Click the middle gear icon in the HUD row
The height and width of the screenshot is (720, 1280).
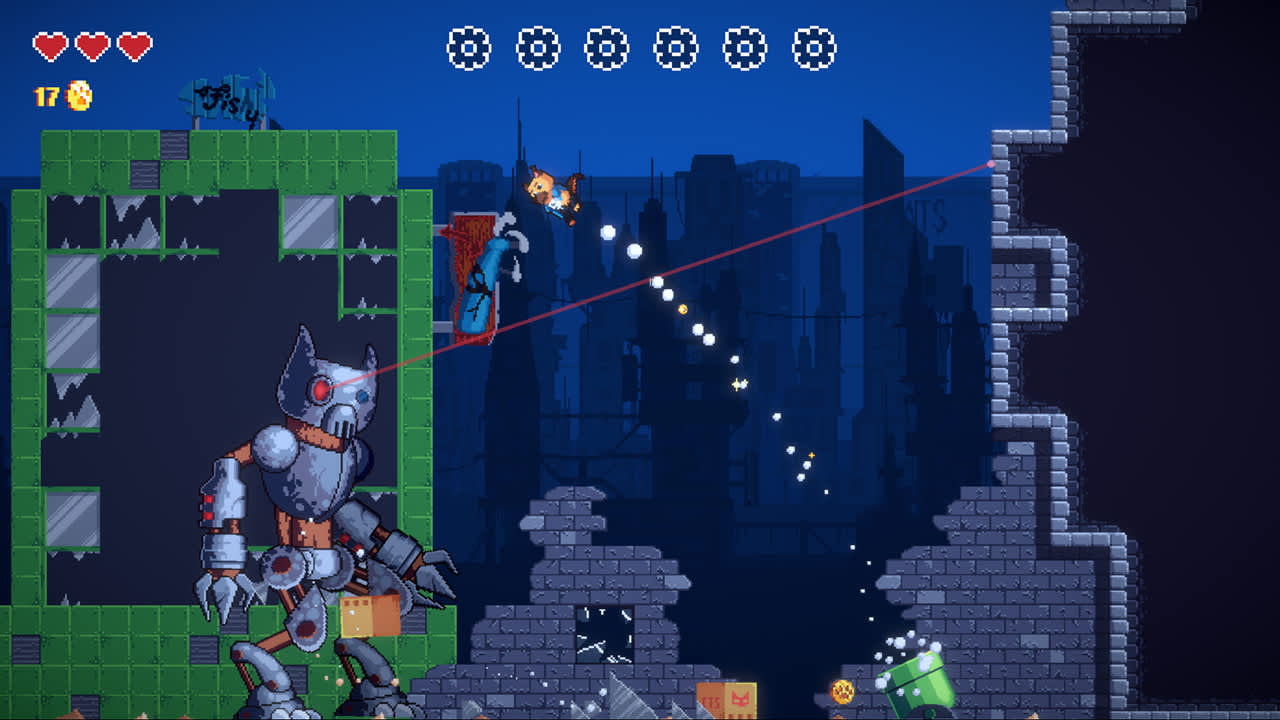(605, 45)
